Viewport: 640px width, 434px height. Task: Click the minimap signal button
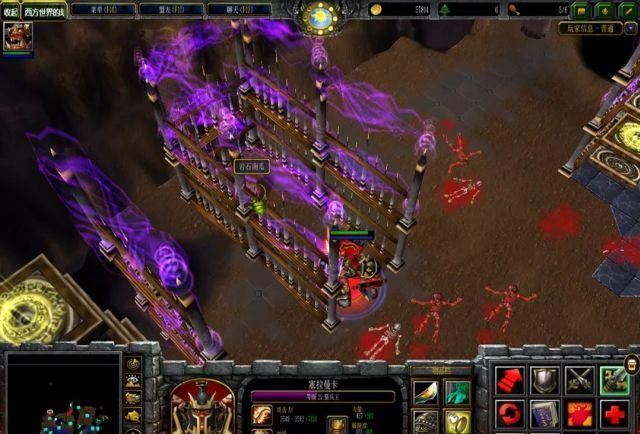click(x=133, y=363)
